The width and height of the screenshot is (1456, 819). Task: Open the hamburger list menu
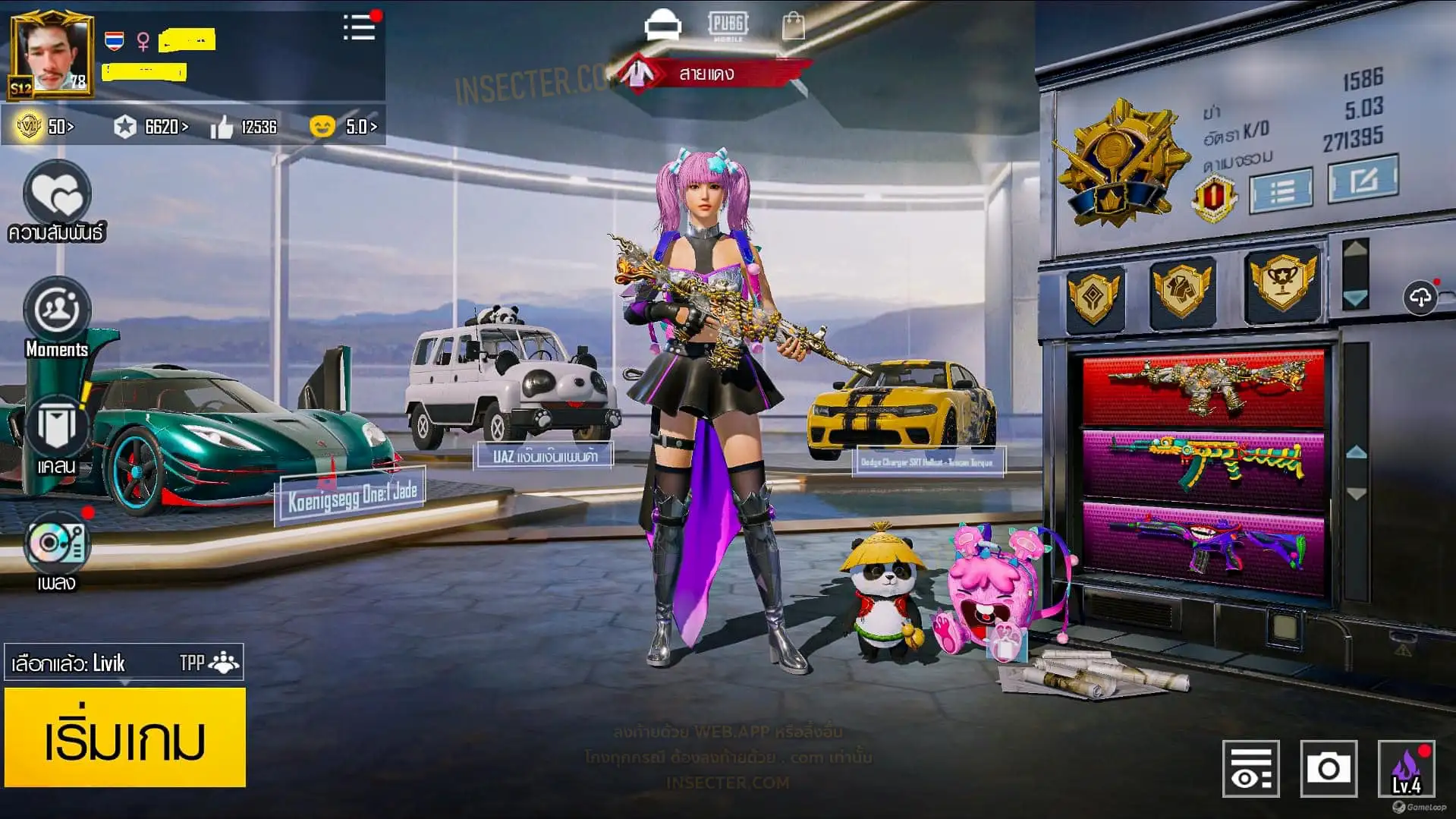[359, 28]
